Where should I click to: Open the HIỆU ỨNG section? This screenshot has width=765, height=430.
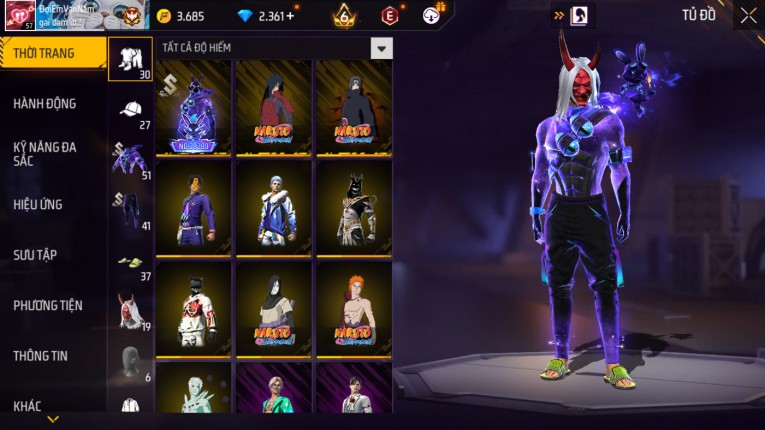pos(38,204)
